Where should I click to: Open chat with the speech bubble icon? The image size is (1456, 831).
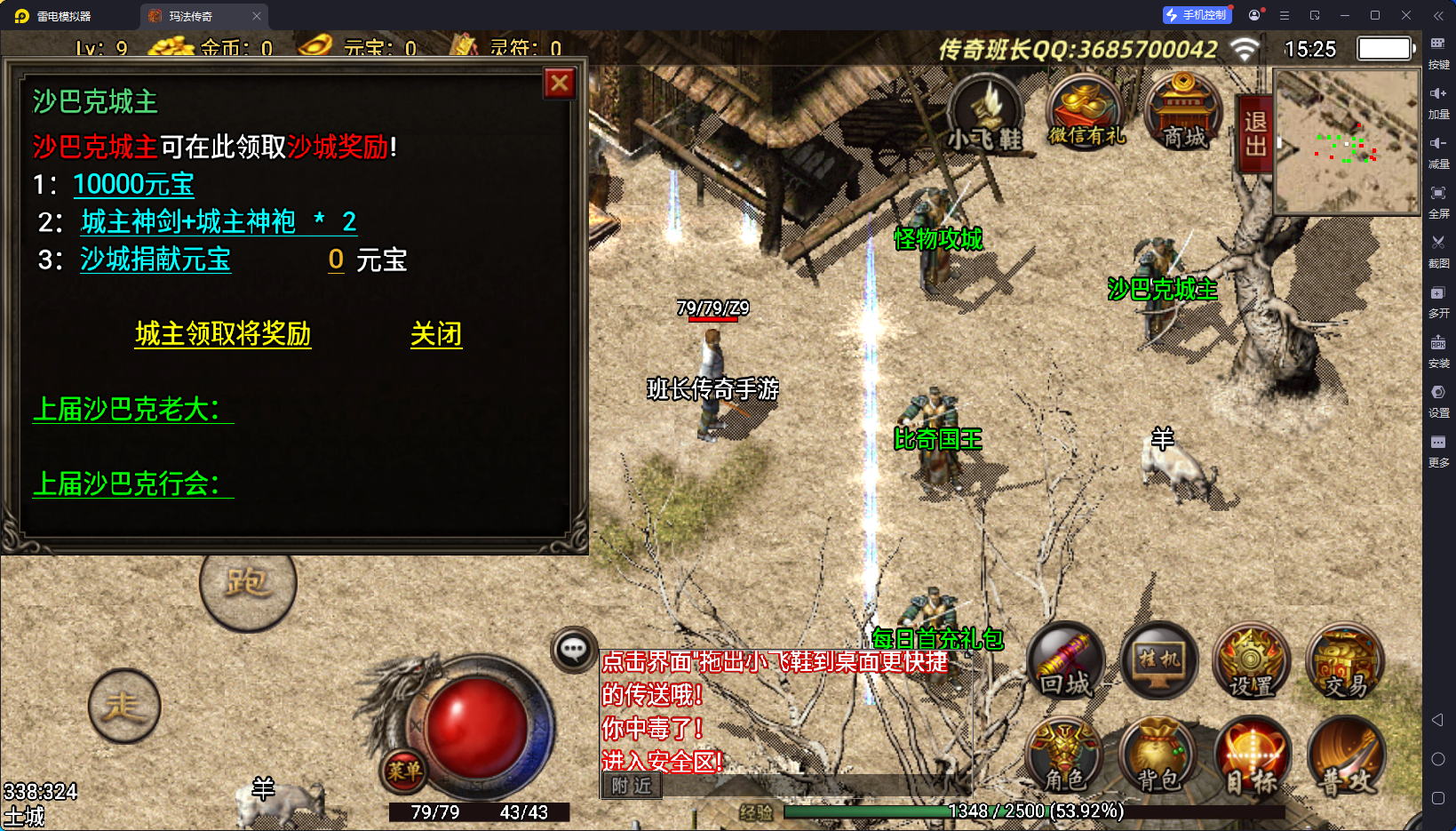573,650
